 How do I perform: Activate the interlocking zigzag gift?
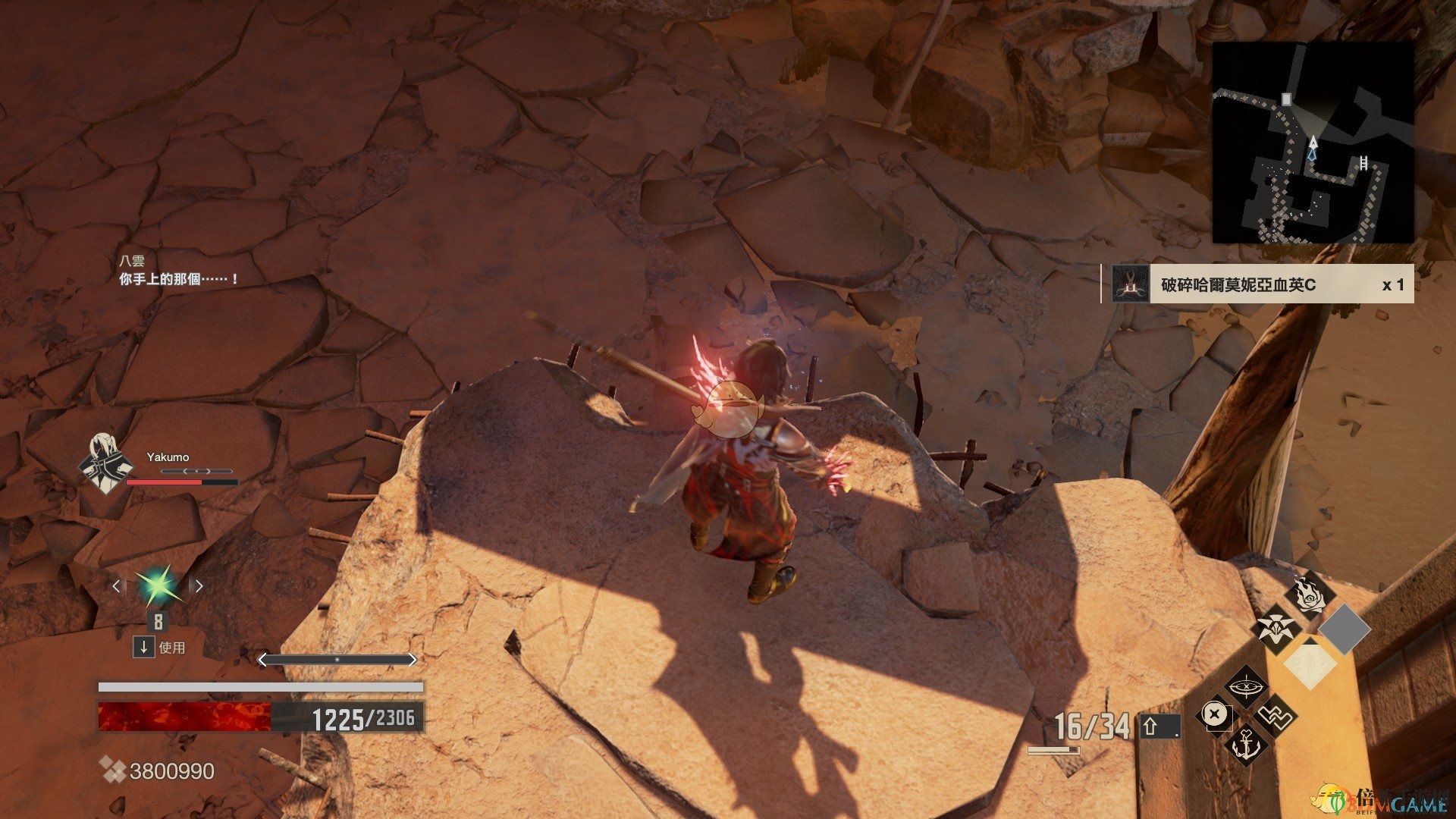(x=1276, y=715)
